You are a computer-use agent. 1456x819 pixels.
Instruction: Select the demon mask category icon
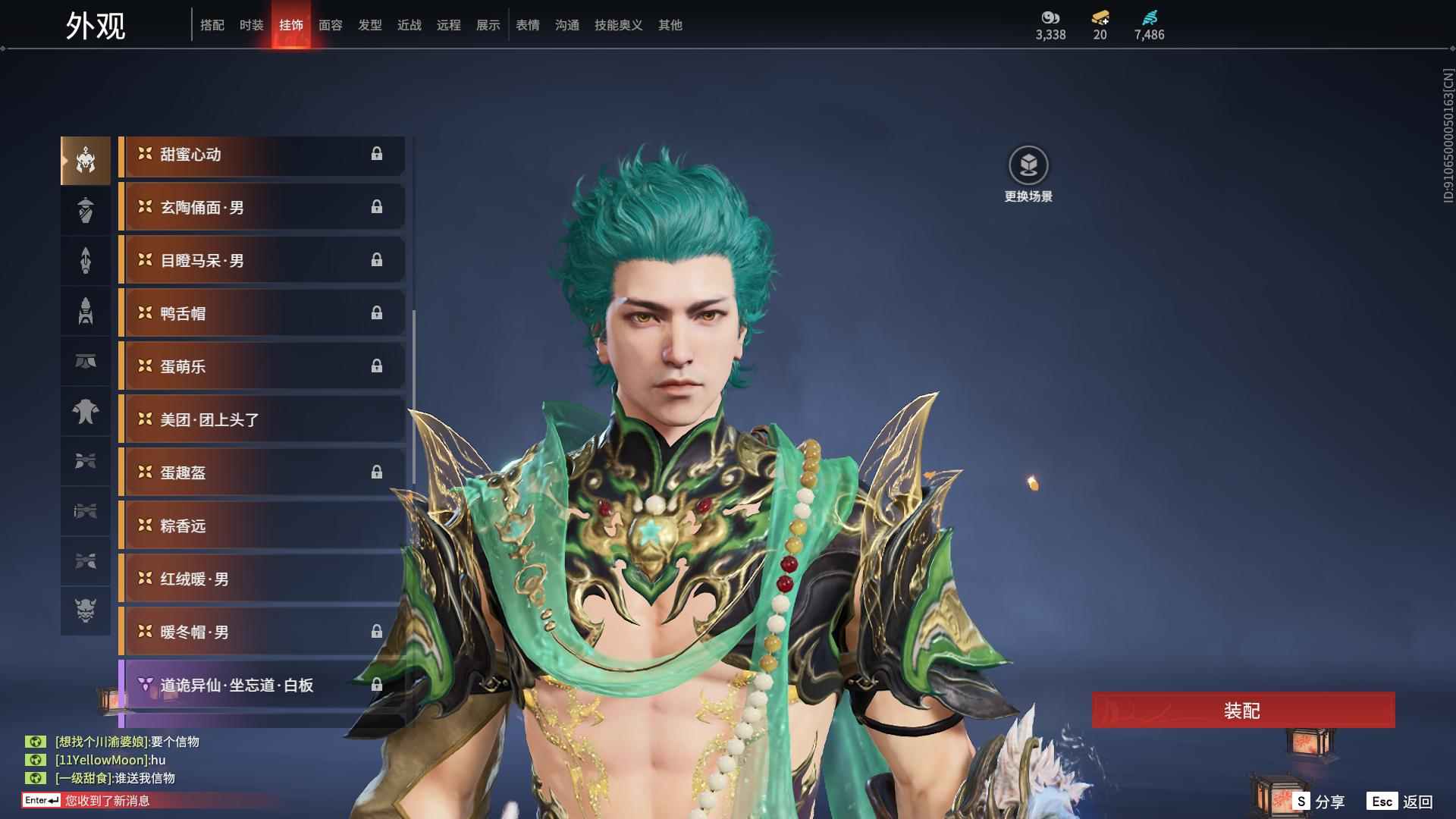(x=86, y=611)
